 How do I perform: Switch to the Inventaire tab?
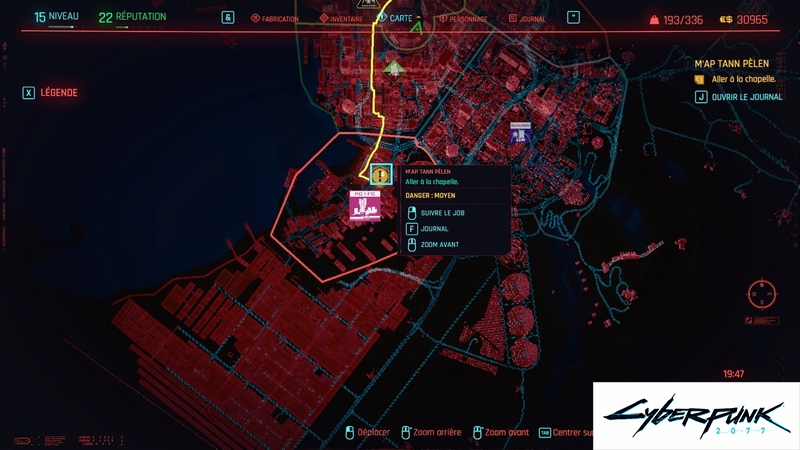[x=340, y=18]
